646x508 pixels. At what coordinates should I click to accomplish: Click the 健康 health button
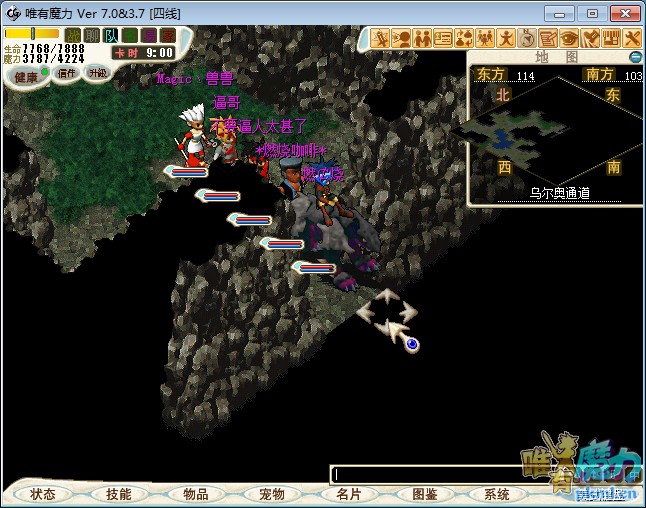(x=26, y=77)
